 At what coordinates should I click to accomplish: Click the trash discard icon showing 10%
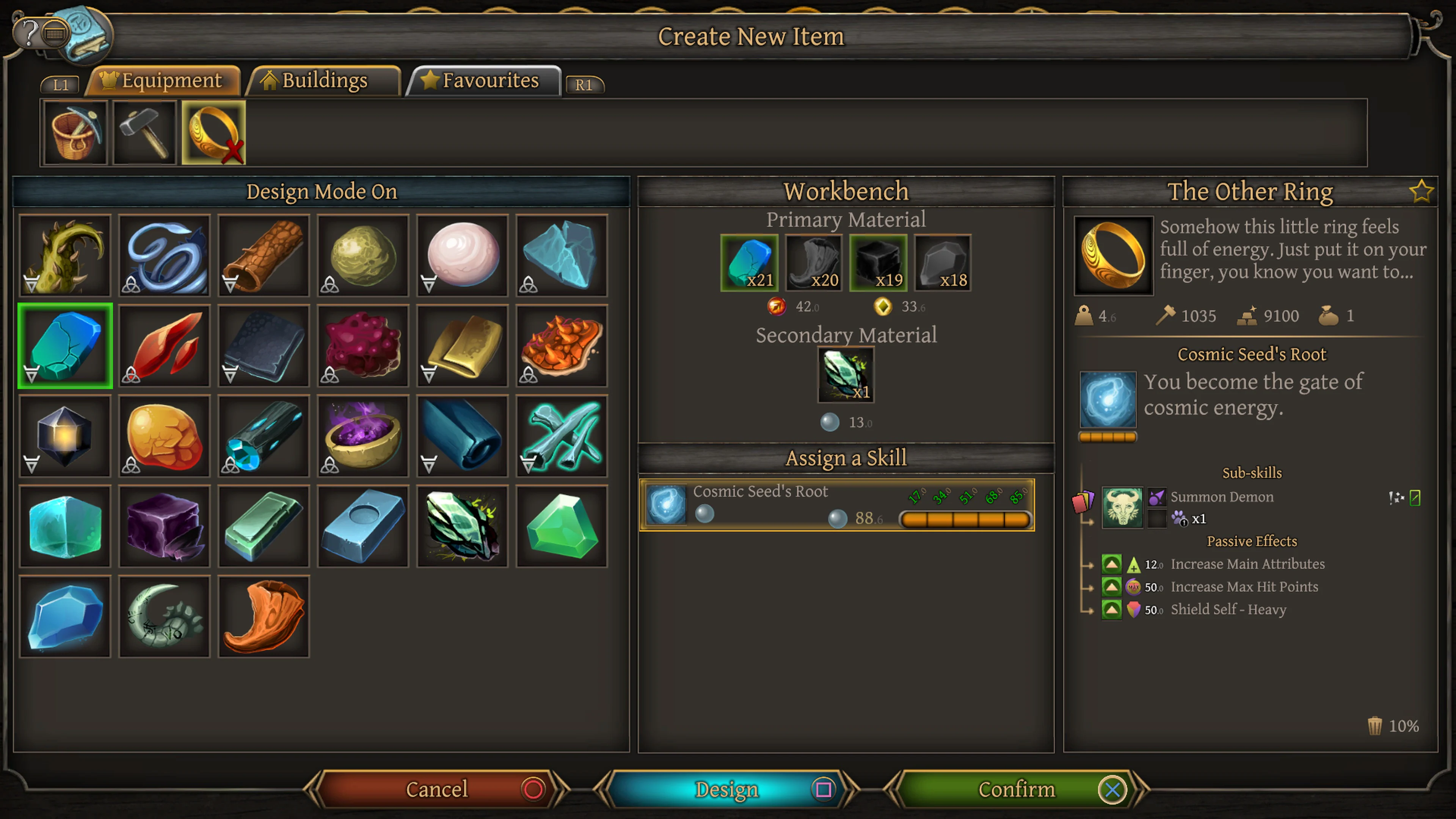[1374, 726]
